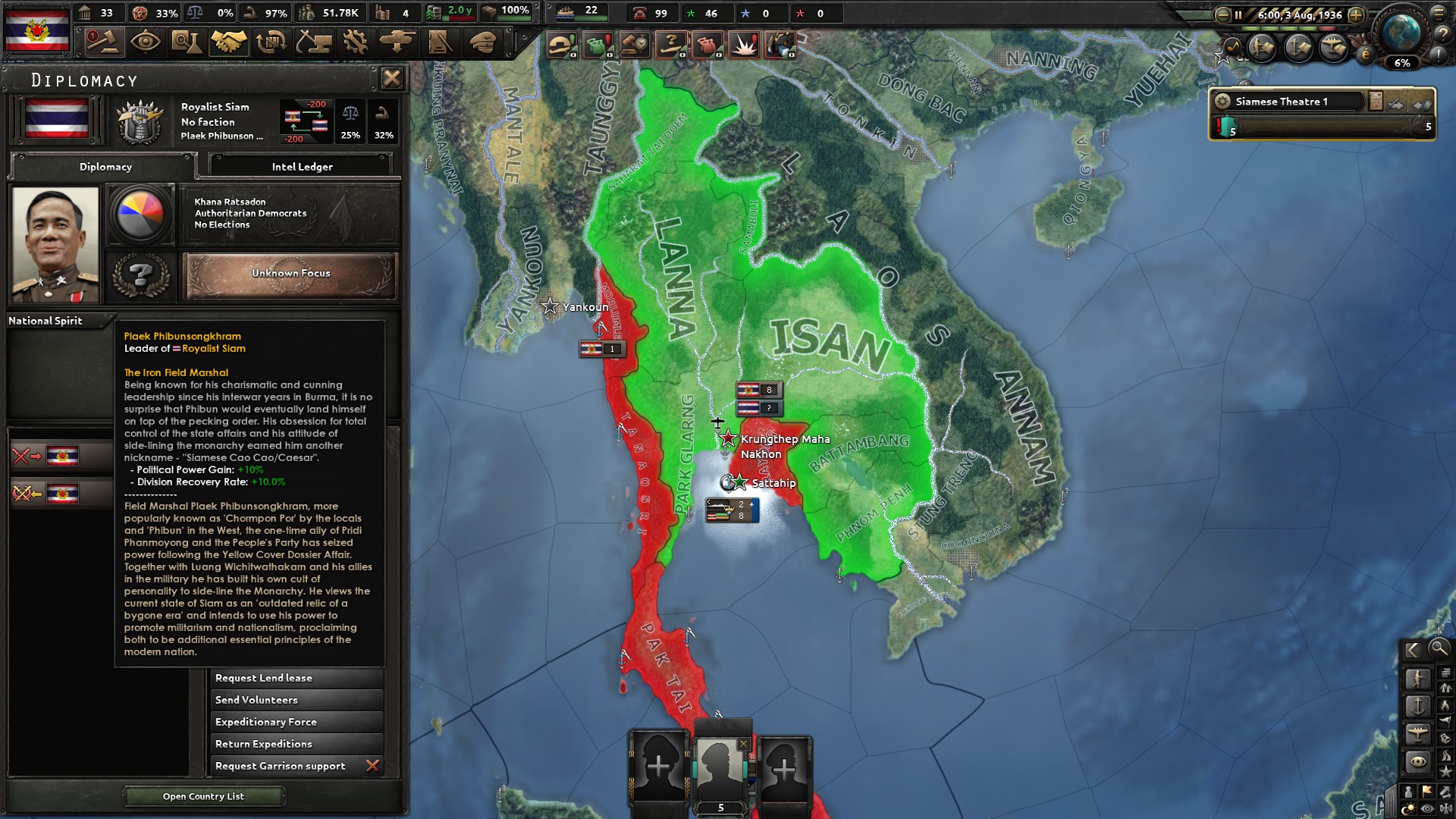This screenshot has height=819, width=1456.
Task: Toggle the music player with the note icon
Action: [x=1232, y=49]
